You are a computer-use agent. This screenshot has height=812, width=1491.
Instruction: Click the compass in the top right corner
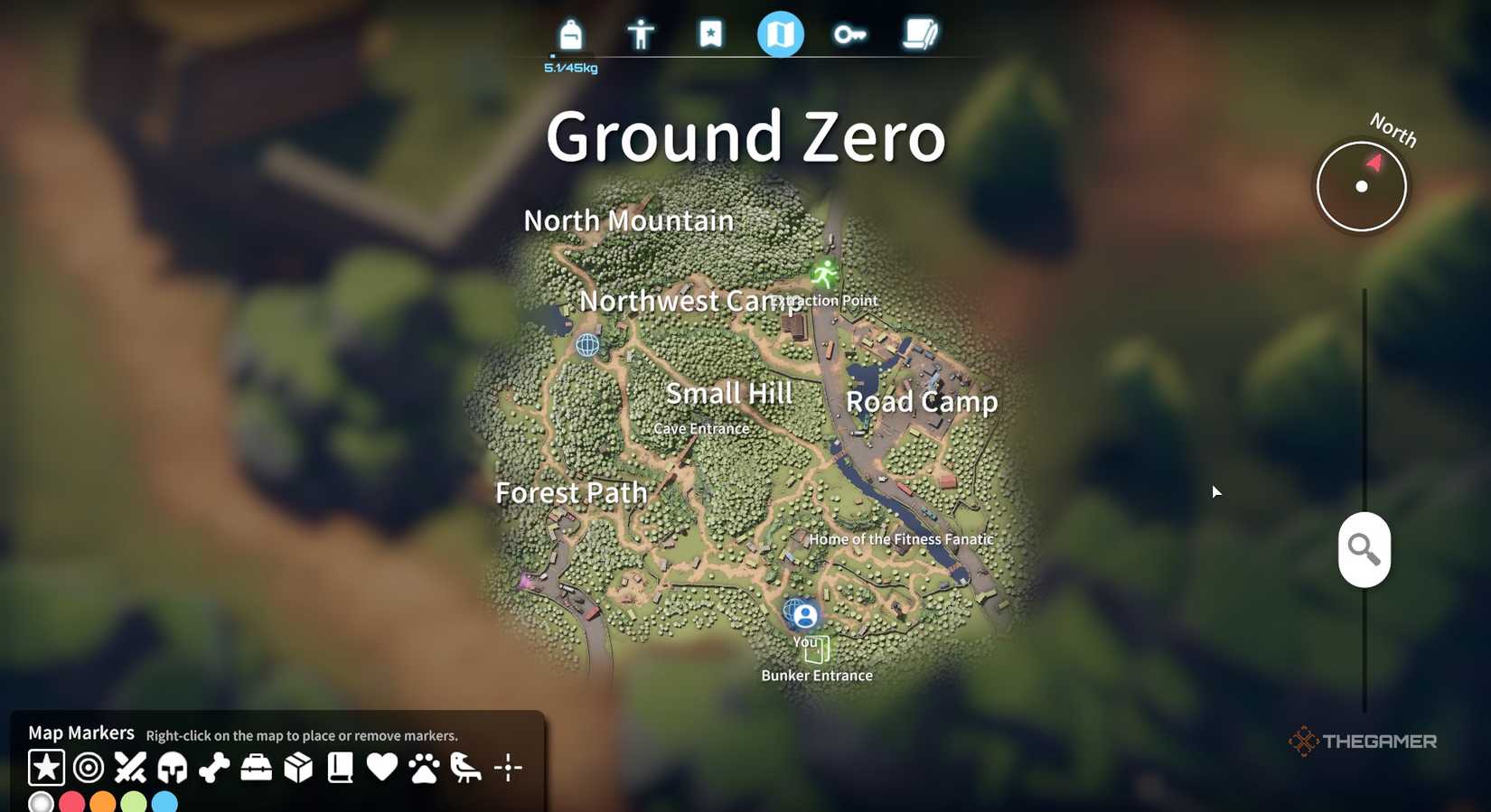pyautogui.click(x=1361, y=184)
